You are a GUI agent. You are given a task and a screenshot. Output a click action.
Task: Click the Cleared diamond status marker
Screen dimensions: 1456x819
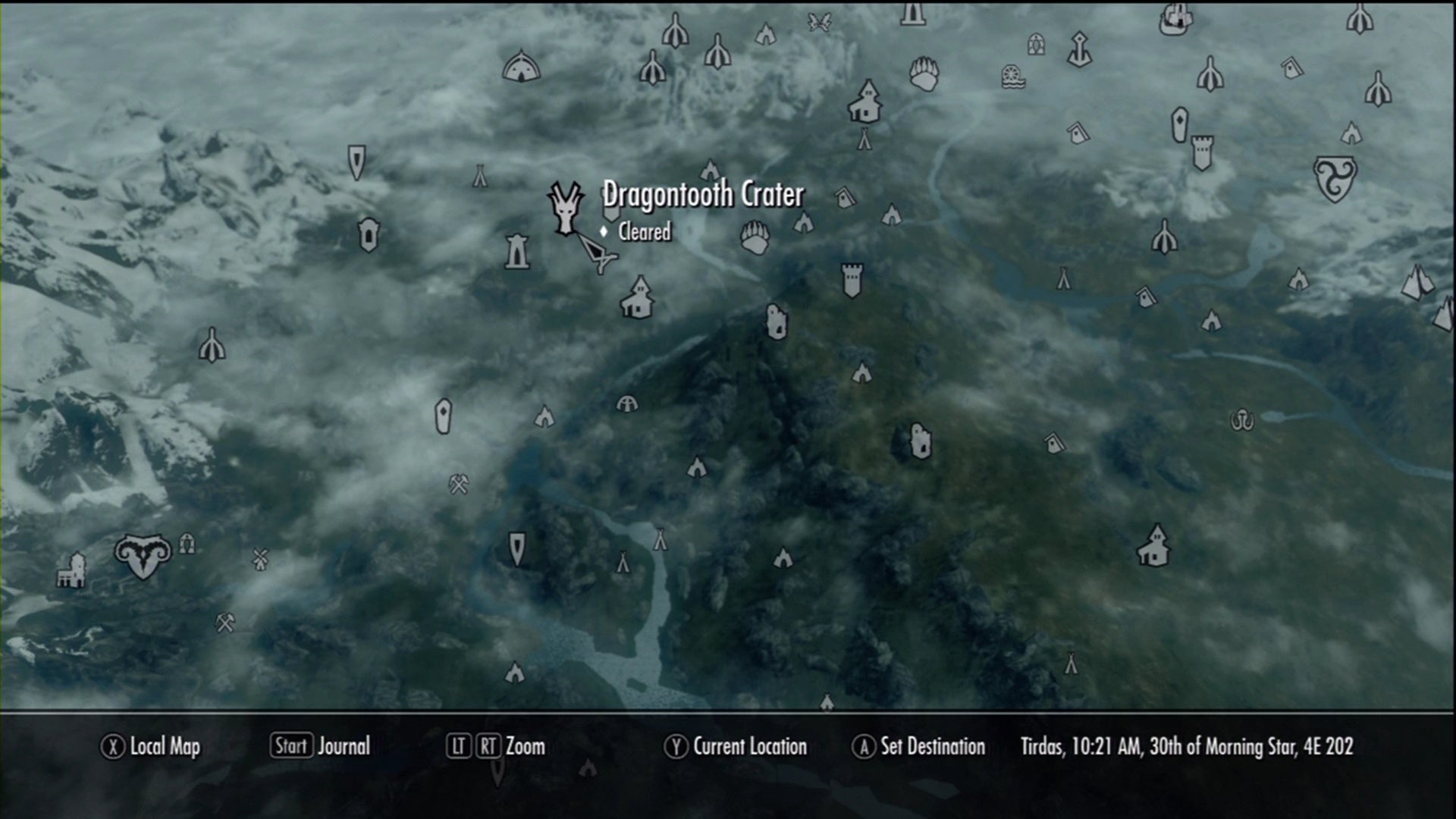tap(604, 233)
